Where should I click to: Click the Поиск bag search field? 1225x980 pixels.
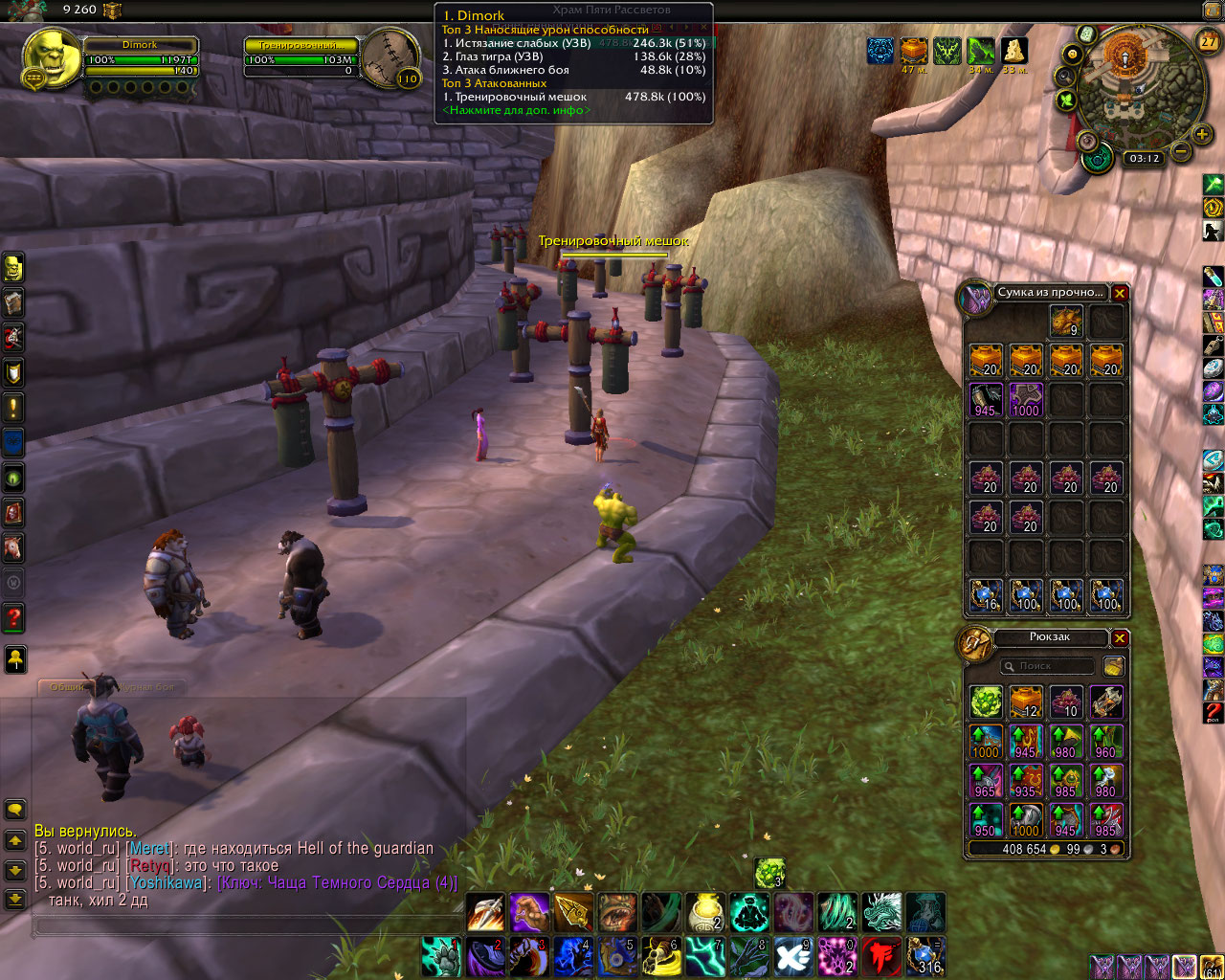[1048, 666]
